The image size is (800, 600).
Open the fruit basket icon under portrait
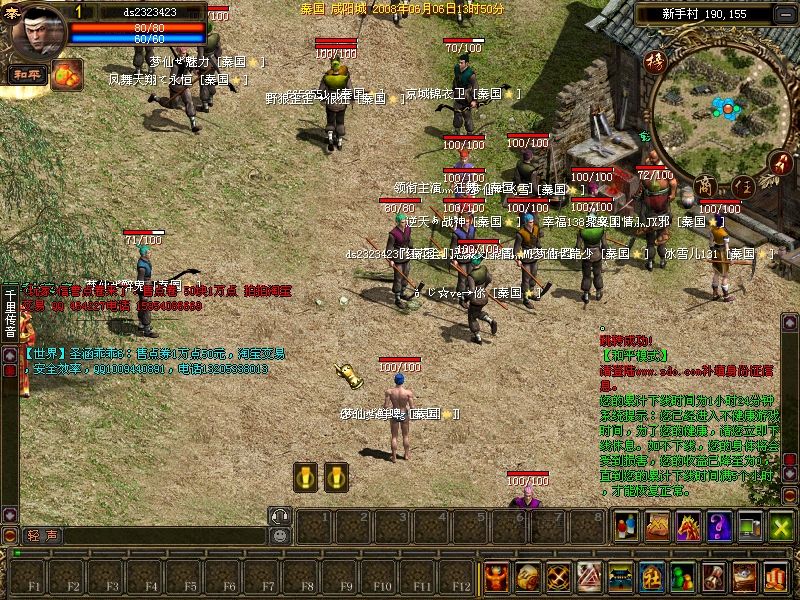[67, 73]
